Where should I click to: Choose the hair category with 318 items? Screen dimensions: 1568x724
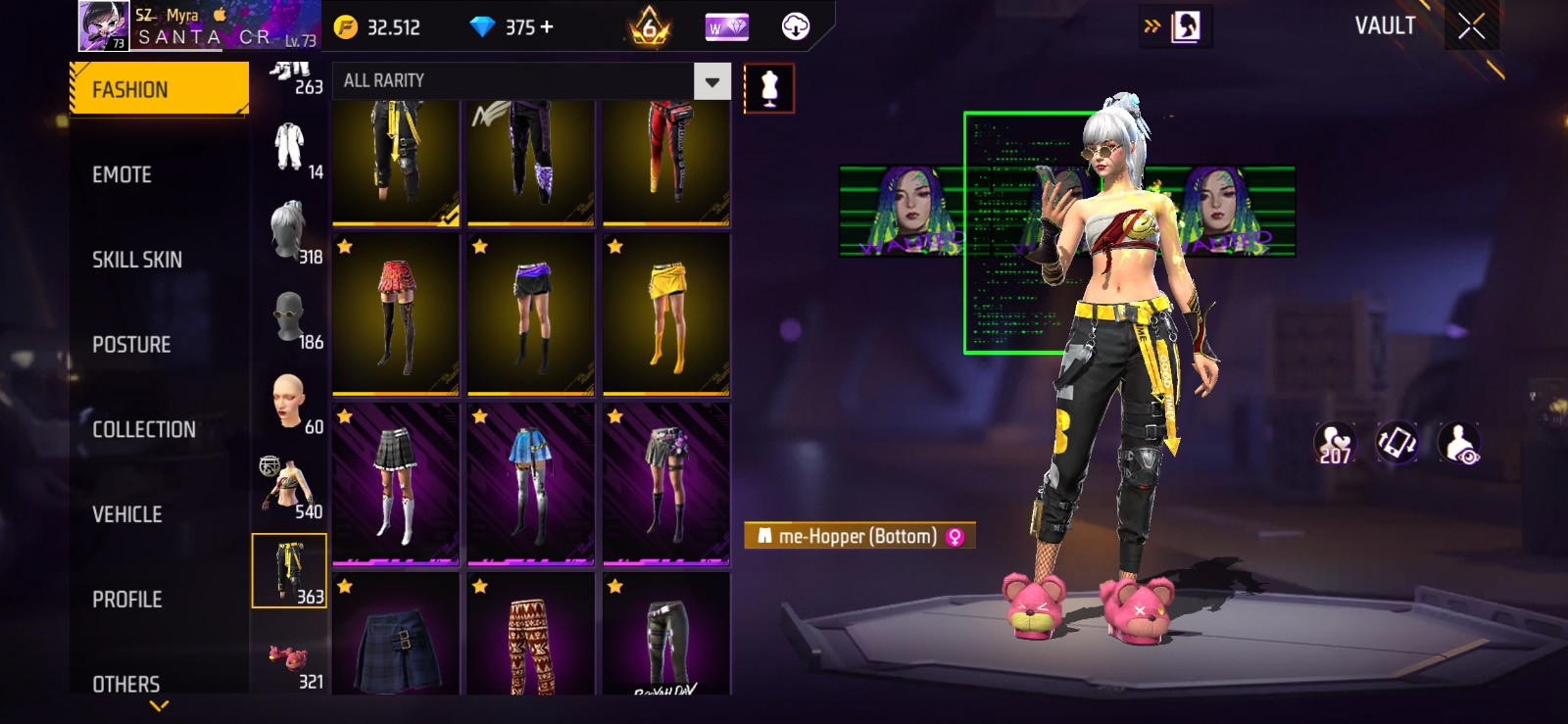(290, 233)
